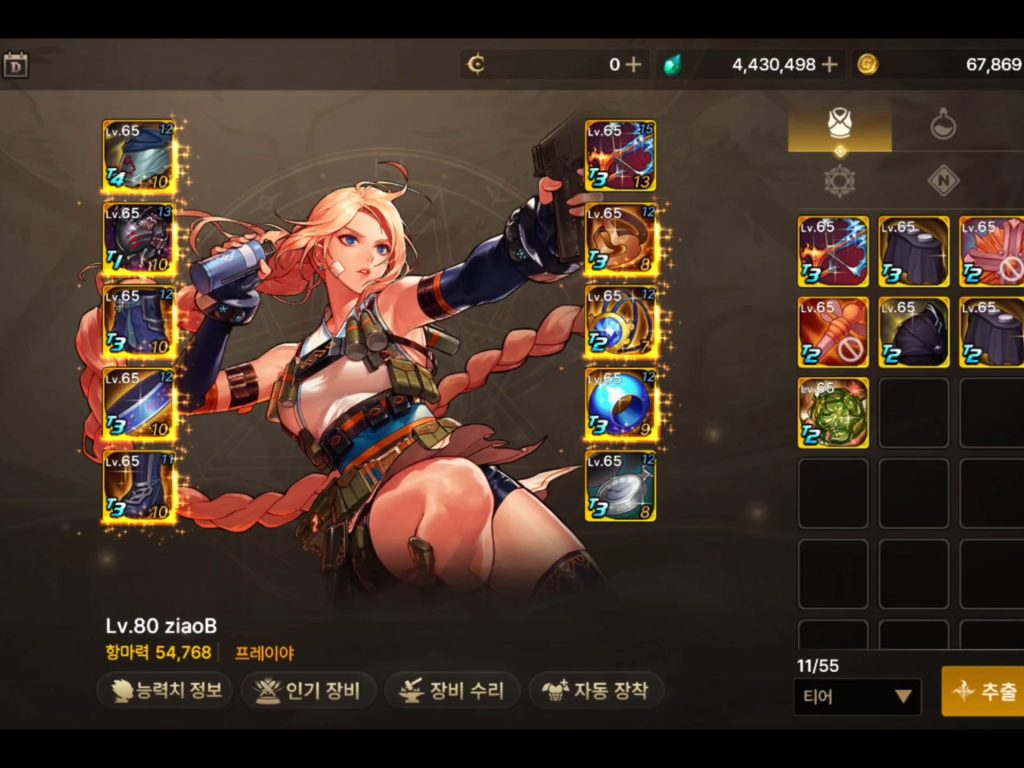Select the equipped silver pocket watch slot
1024x768 pixels.
(x=620, y=486)
